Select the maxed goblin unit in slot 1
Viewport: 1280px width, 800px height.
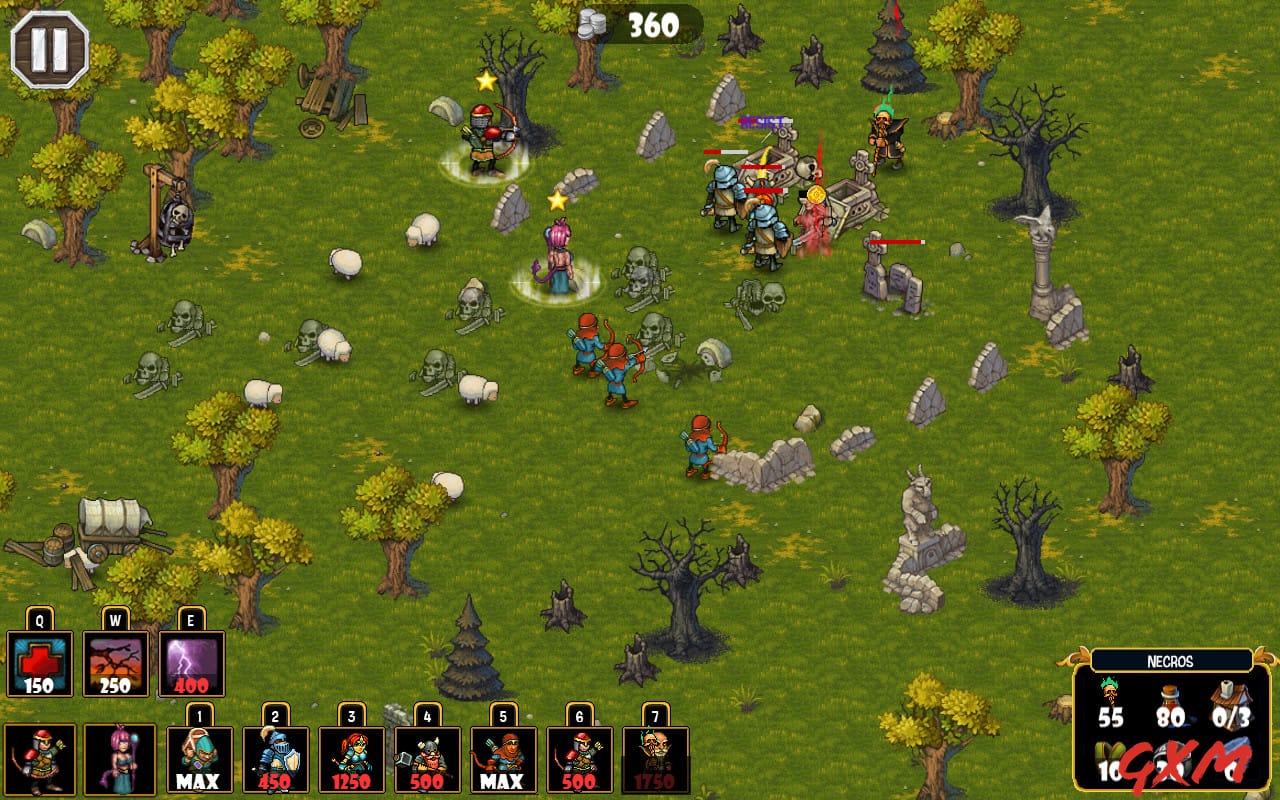200,757
